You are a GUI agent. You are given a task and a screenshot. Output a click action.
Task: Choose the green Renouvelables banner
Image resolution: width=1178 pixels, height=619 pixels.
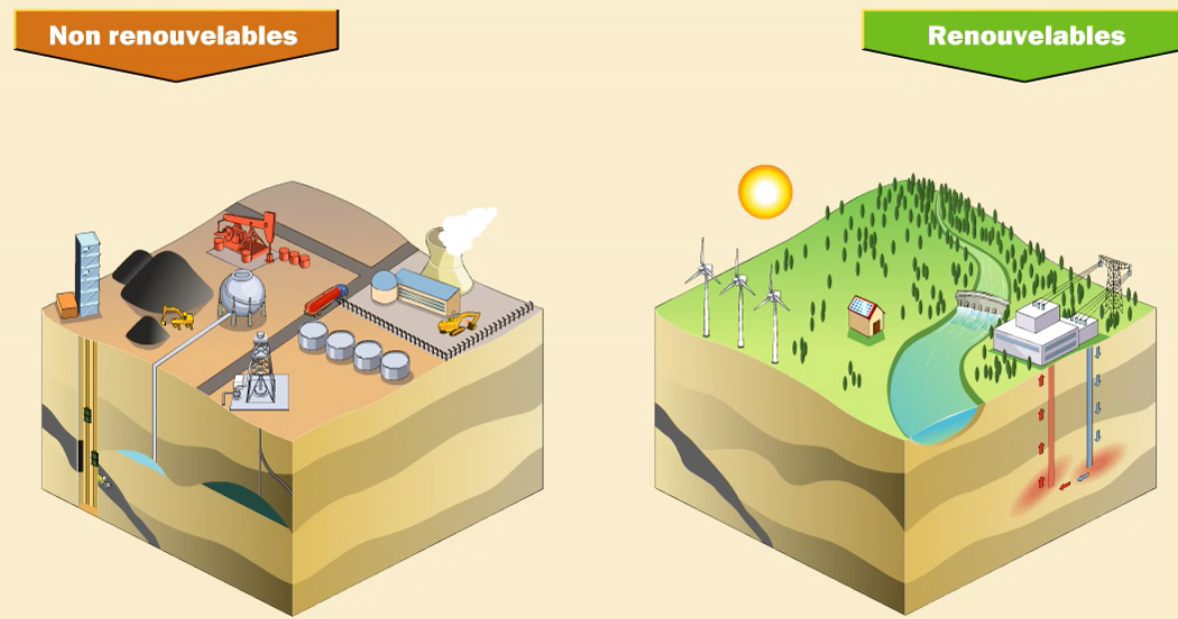1024,38
